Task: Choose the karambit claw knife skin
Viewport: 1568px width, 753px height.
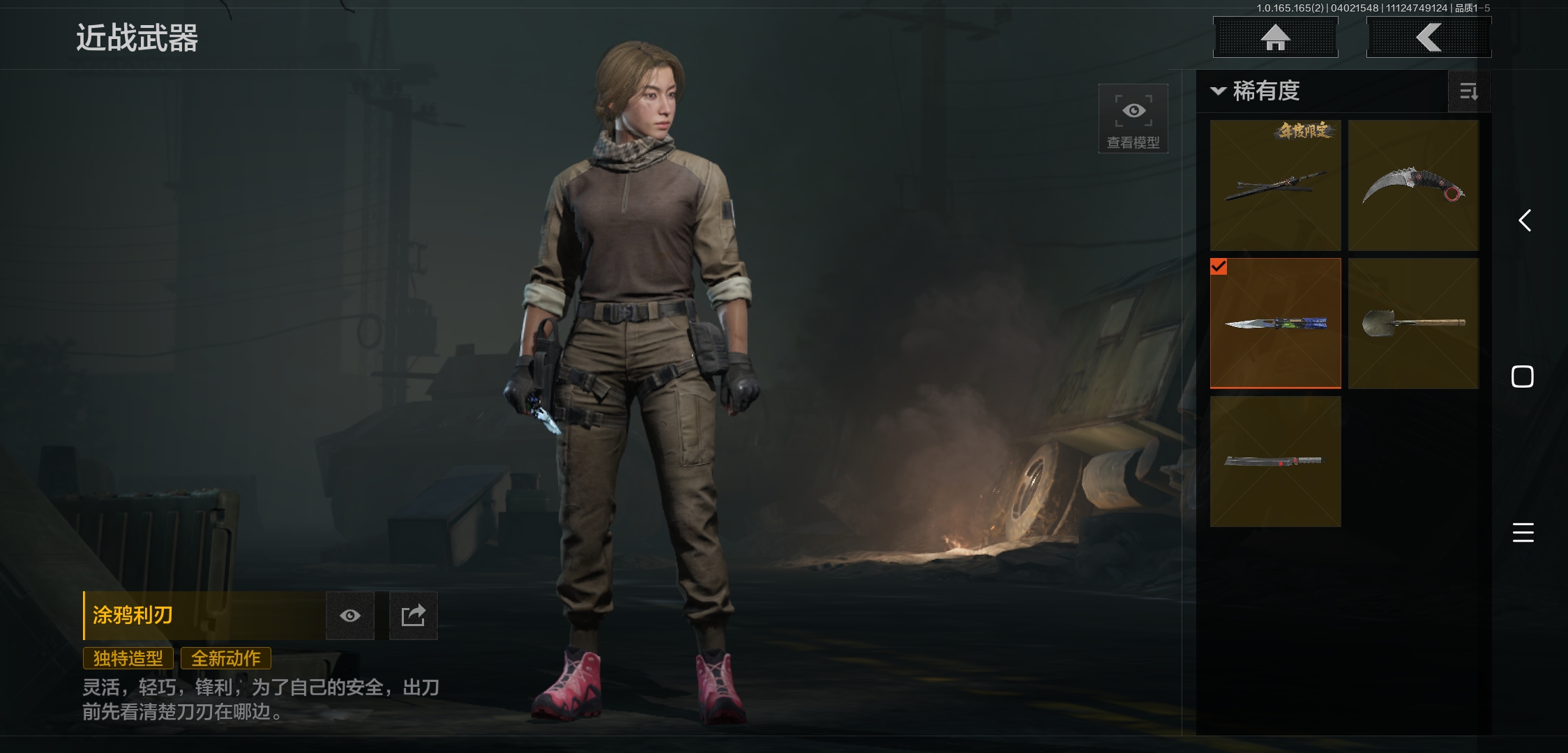Action: (x=1413, y=185)
